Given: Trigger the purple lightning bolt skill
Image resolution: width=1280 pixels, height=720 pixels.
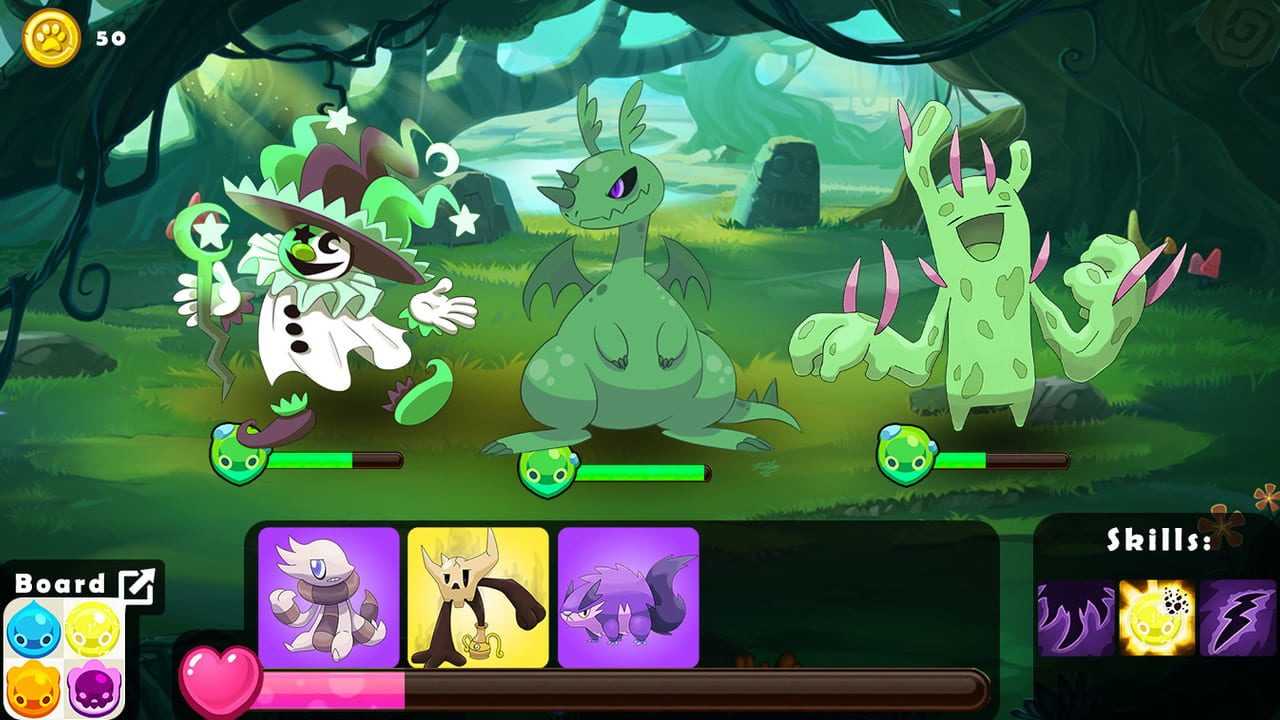Looking at the screenshot, I should tap(1238, 618).
